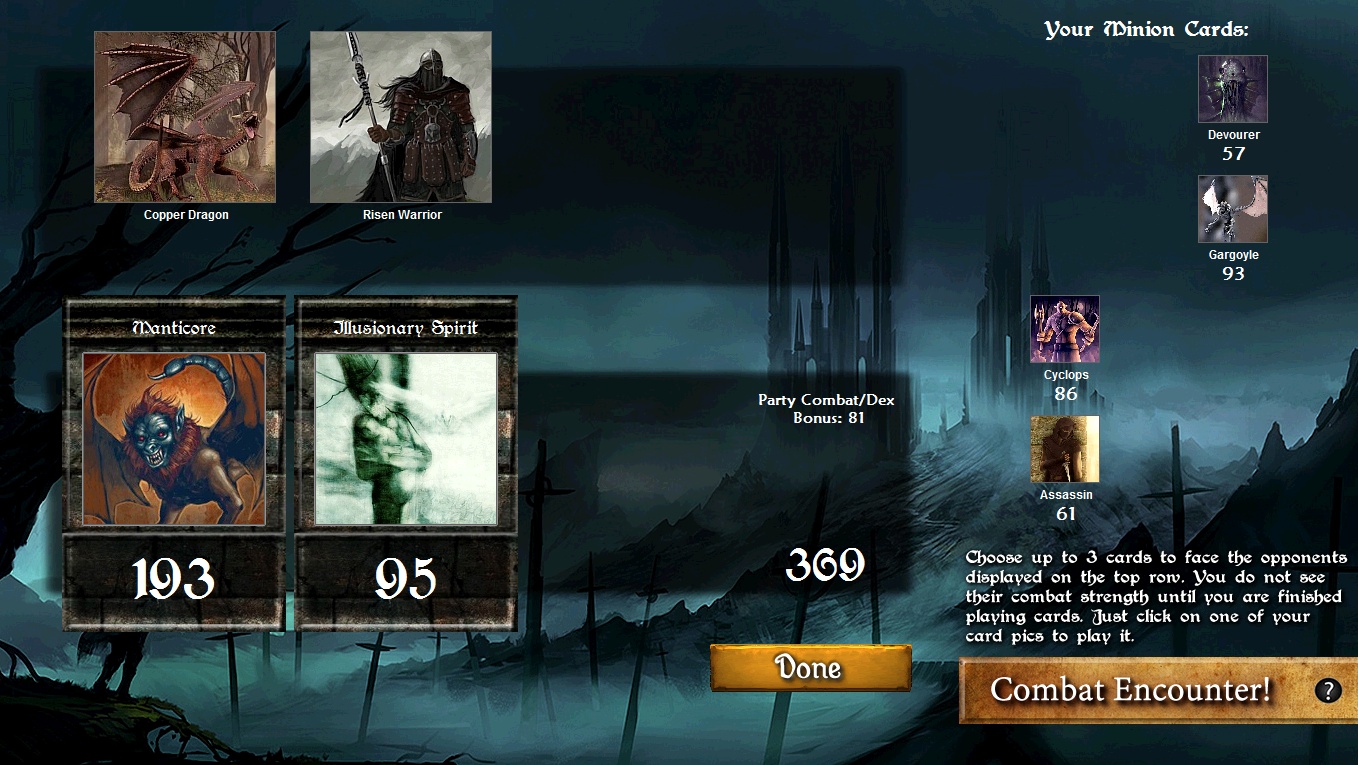Click the Copper Dragon opponent portrait
Image resolution: width=1358 pixels, height=765 pixels.
[184, 116]
